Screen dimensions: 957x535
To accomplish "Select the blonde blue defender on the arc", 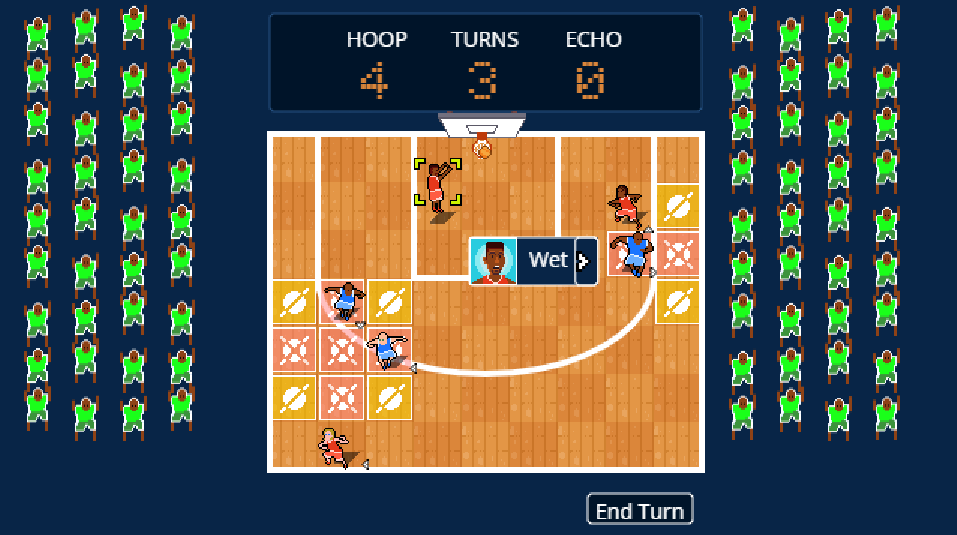I will [x=386, y=350].
